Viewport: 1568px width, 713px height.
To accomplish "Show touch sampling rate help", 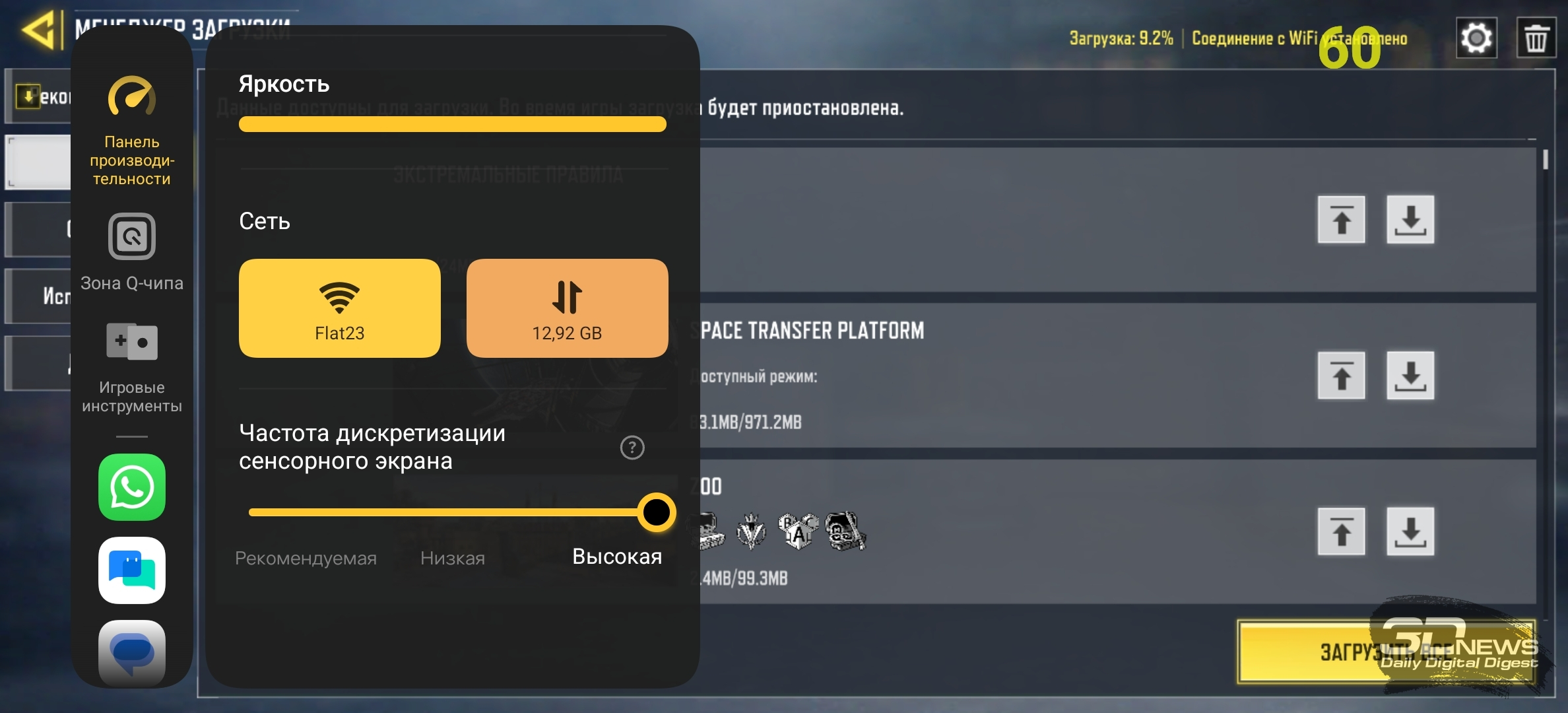I will [x=632, y=448].
